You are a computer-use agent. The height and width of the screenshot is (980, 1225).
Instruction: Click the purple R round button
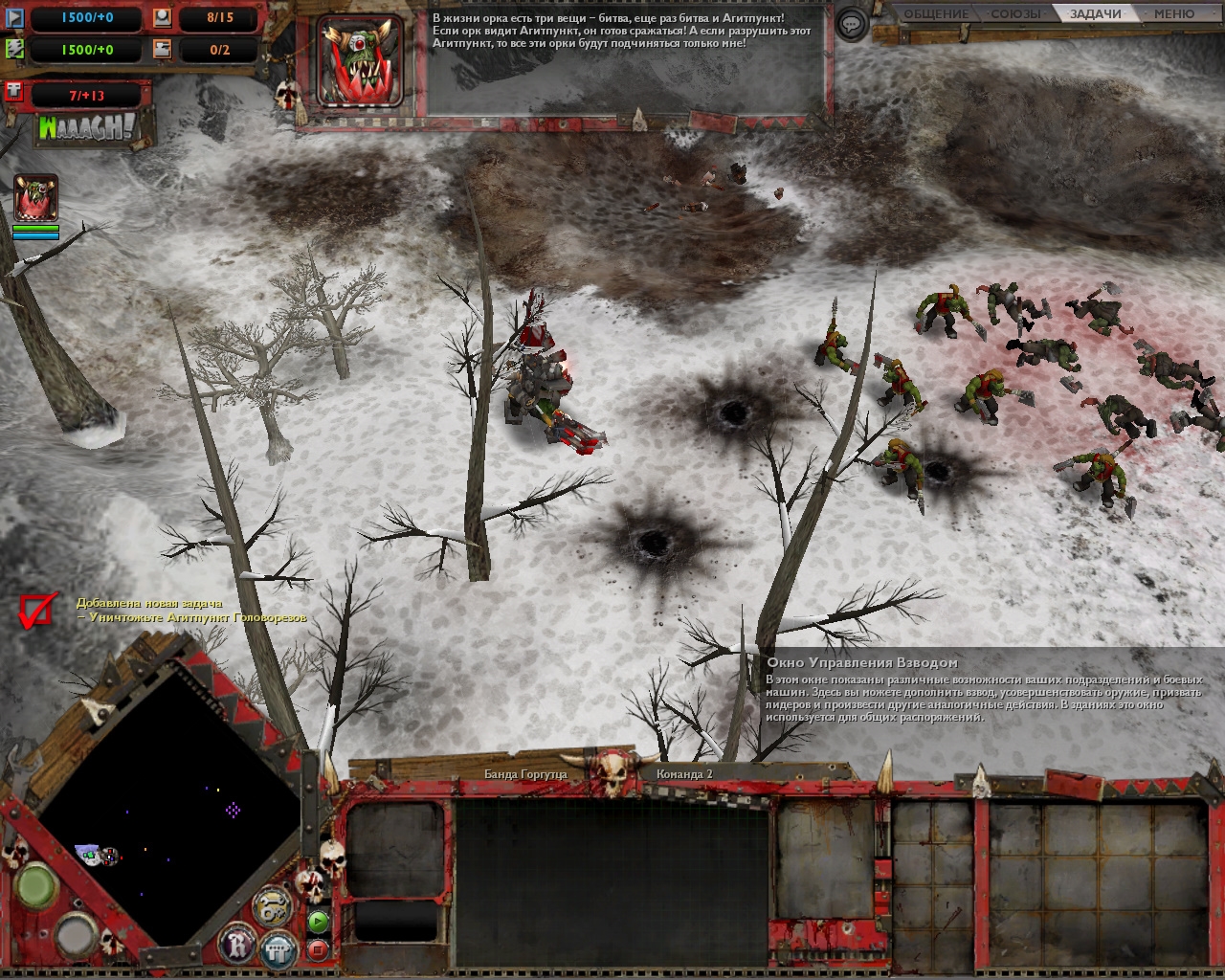click(237, 945)
